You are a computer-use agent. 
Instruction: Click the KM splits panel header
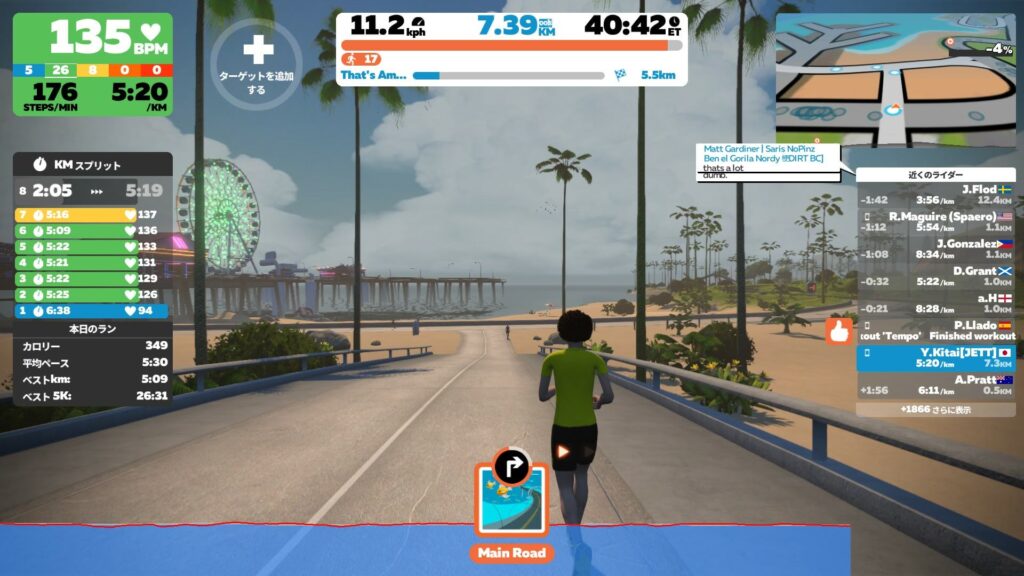(92, 163)
